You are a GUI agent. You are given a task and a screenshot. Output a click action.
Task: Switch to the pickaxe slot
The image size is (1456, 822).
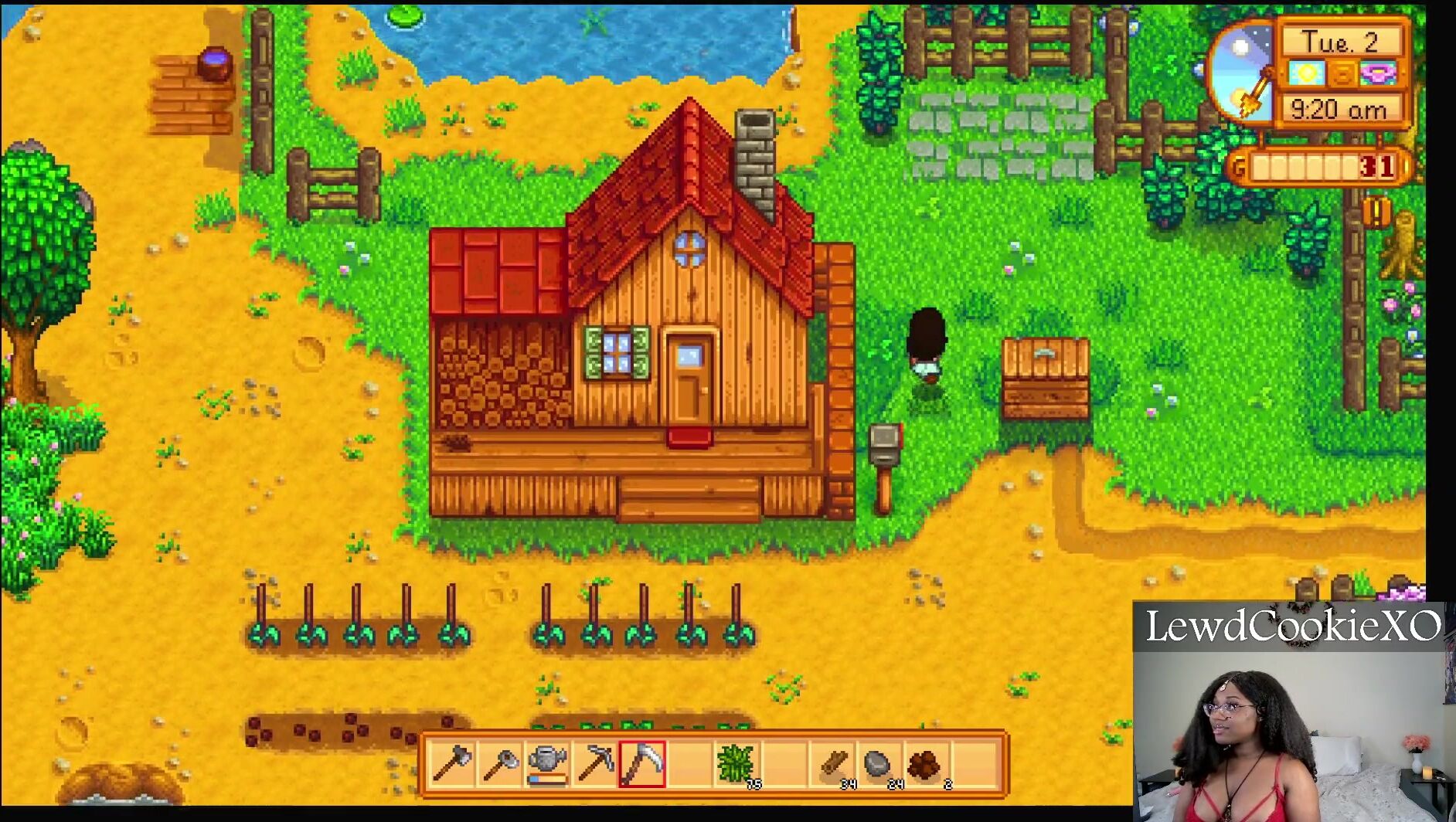tap(595, 764)
